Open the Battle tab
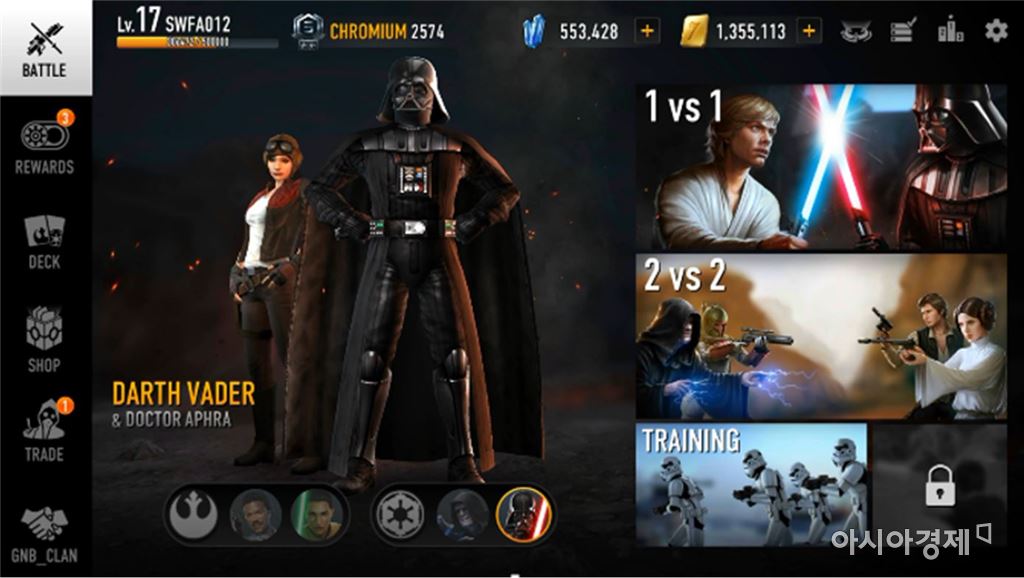1024x578 pixels. point(44,48)
